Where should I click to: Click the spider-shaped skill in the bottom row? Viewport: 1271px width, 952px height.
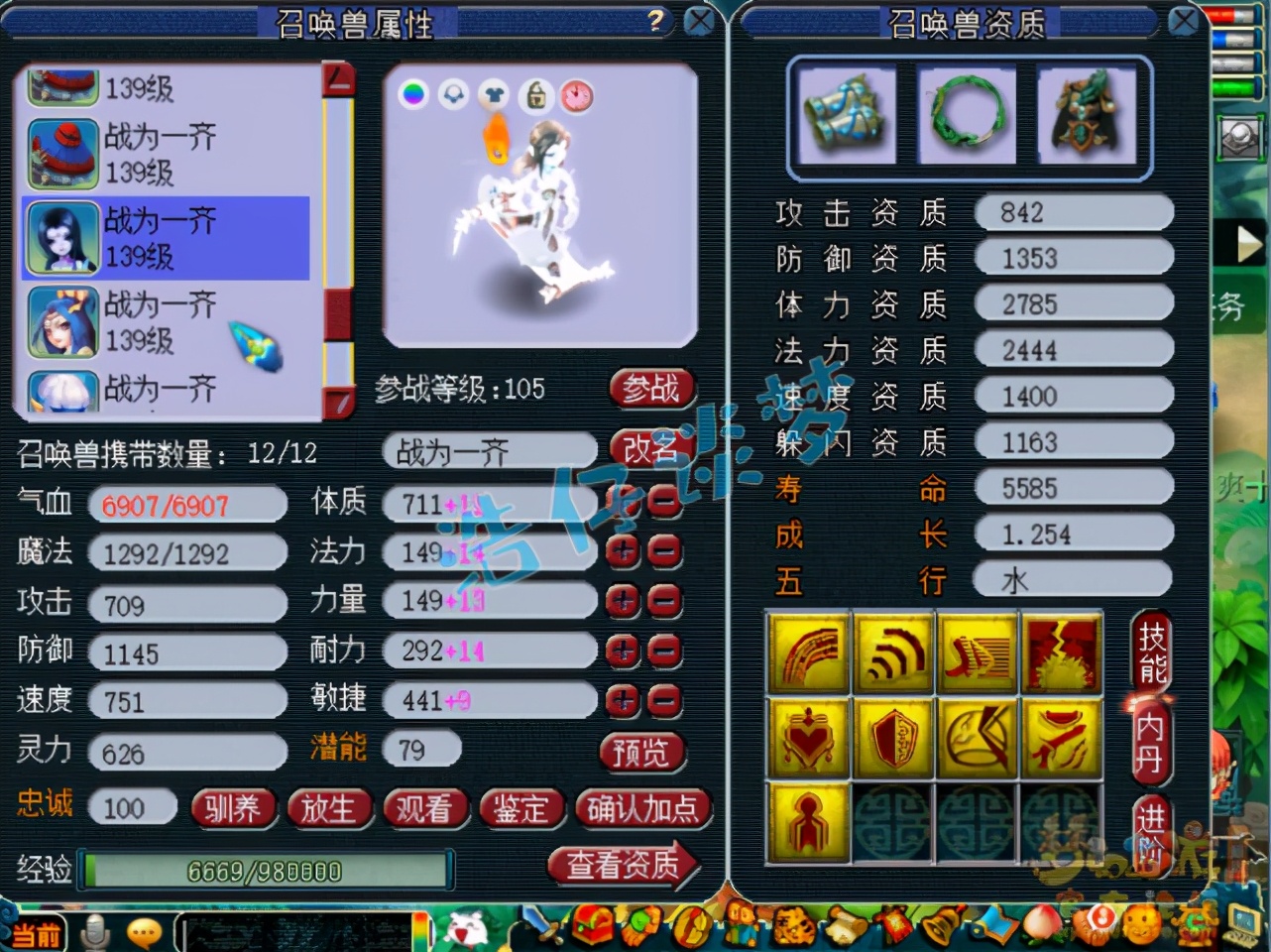pyautogui.click(x=808, y=824)
